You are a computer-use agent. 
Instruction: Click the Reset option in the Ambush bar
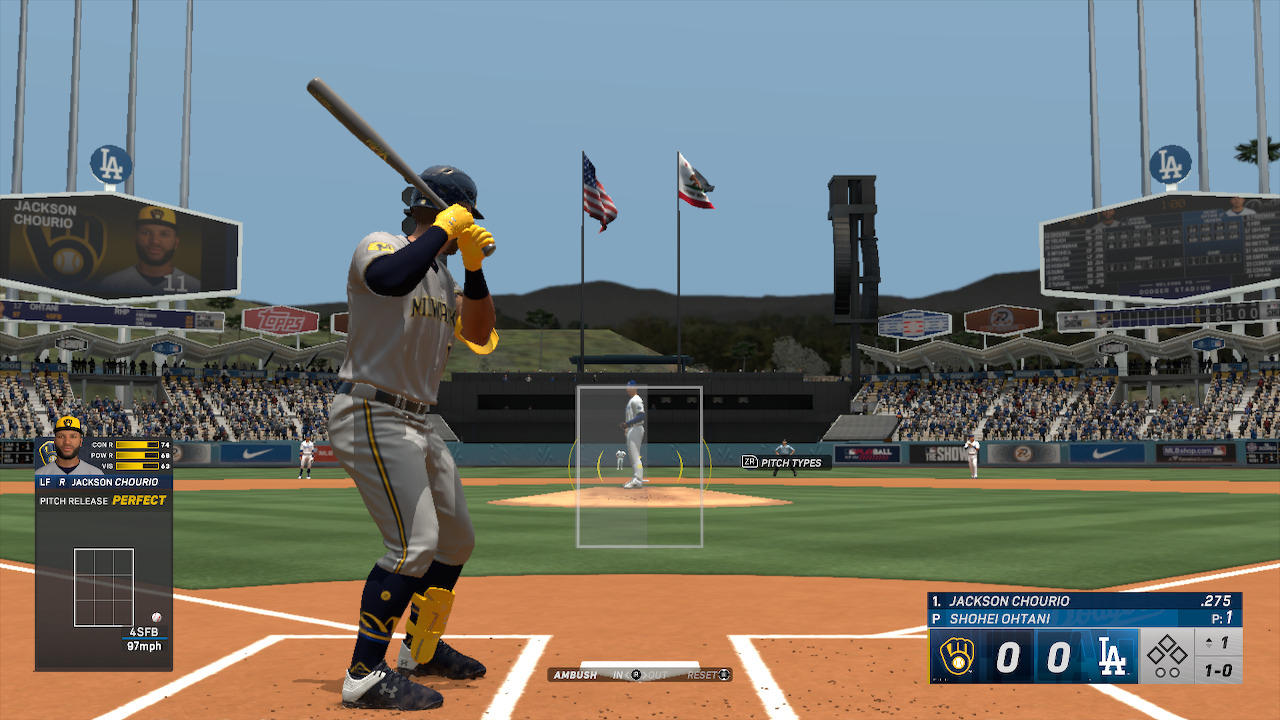[703, 674]
